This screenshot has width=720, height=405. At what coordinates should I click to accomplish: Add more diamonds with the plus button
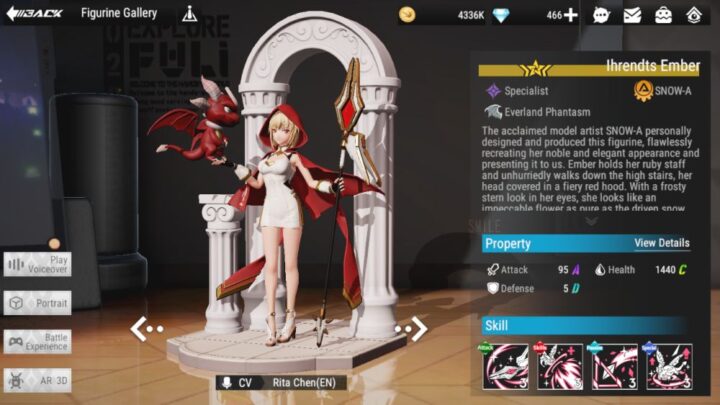pos(570,15)
